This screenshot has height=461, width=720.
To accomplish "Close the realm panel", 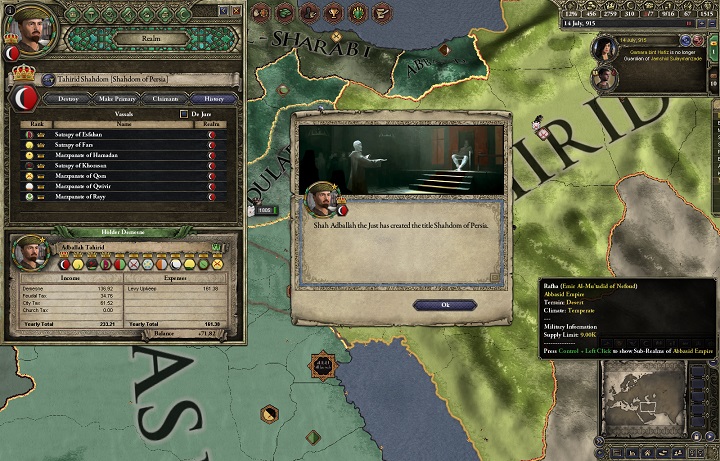I will pyautogui.click(x=236, y=10).
